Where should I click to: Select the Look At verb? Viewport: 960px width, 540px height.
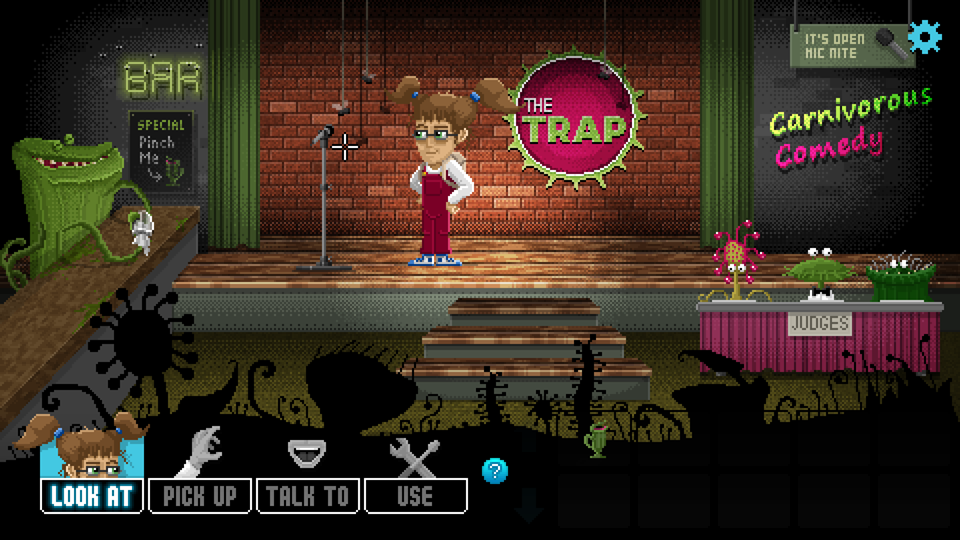pos(92,495)
